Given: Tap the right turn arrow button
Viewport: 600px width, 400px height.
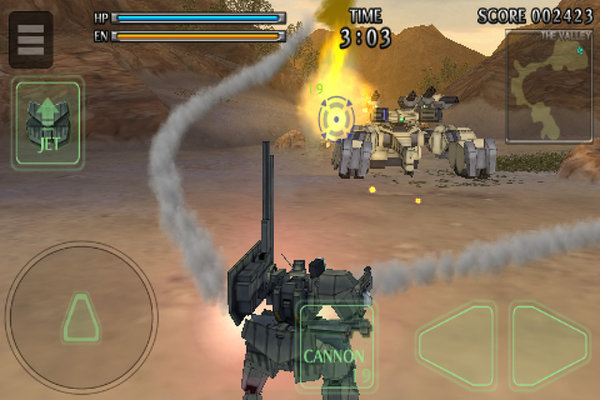Looking at the screenshot, I should pos(549,347).
